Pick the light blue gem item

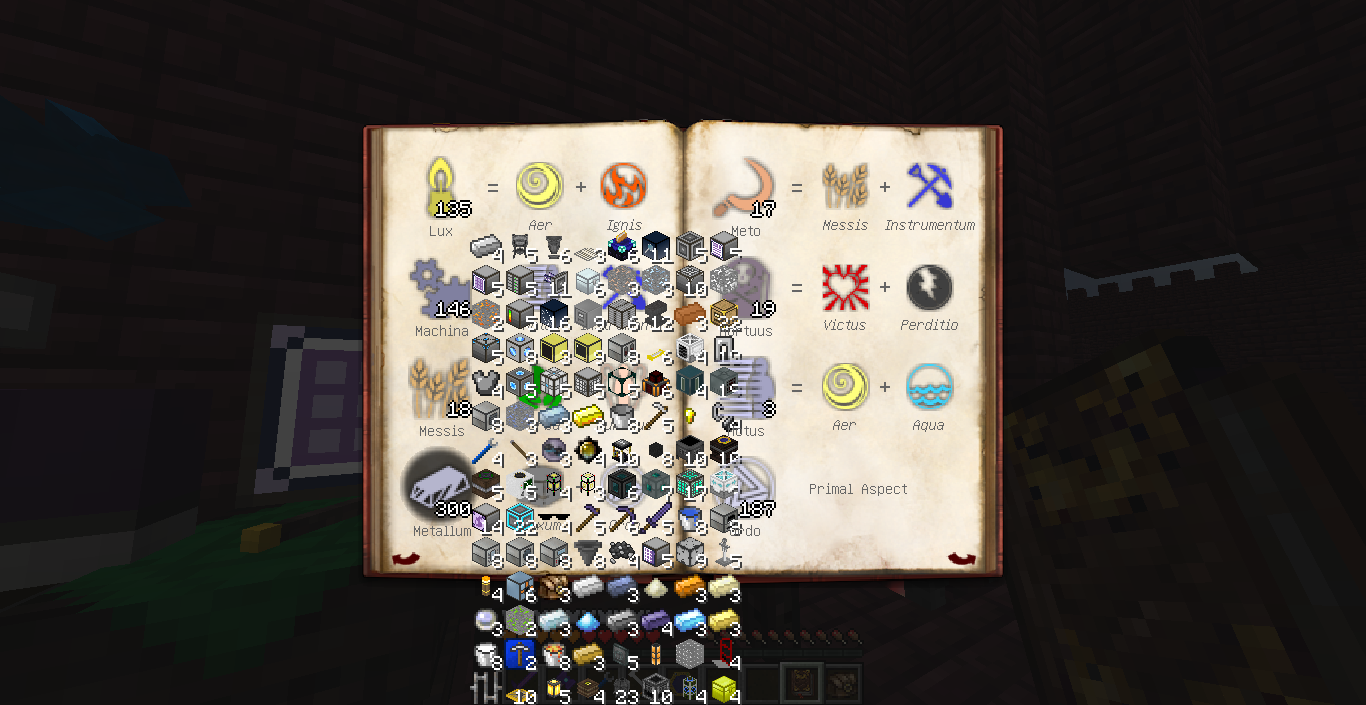click(587, 621)
